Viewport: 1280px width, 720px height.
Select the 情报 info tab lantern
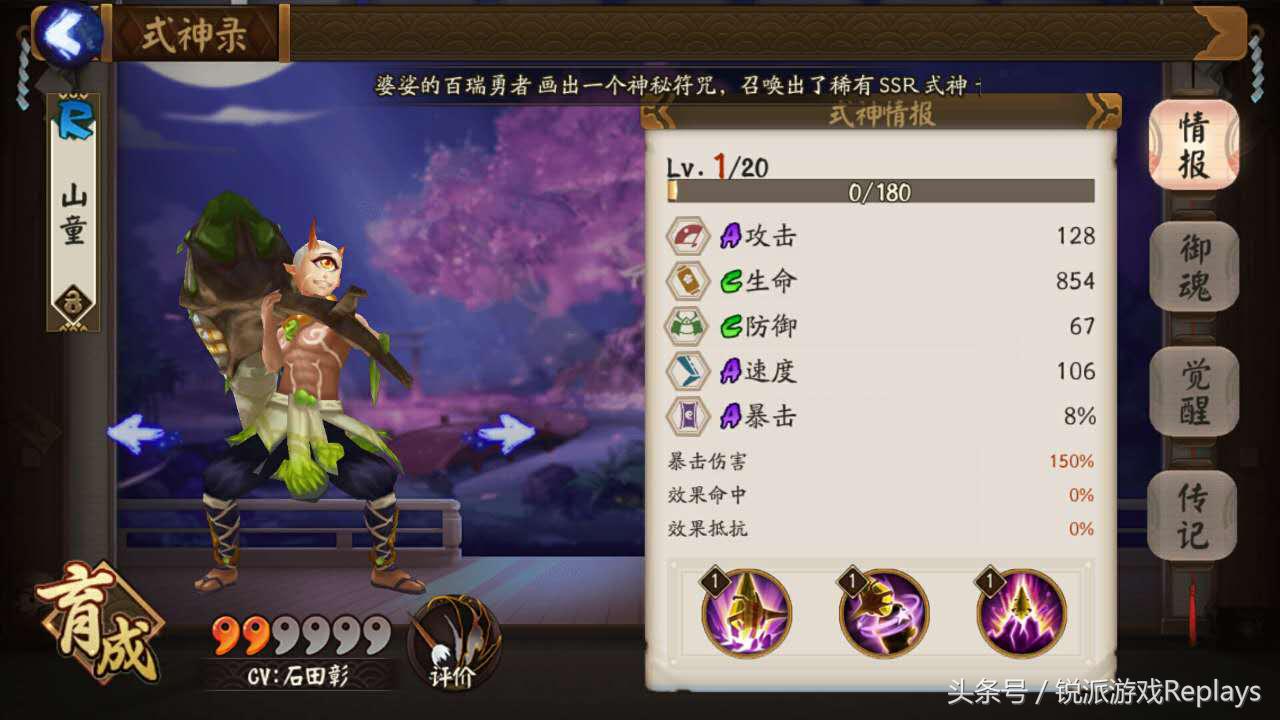(1193, 148)
